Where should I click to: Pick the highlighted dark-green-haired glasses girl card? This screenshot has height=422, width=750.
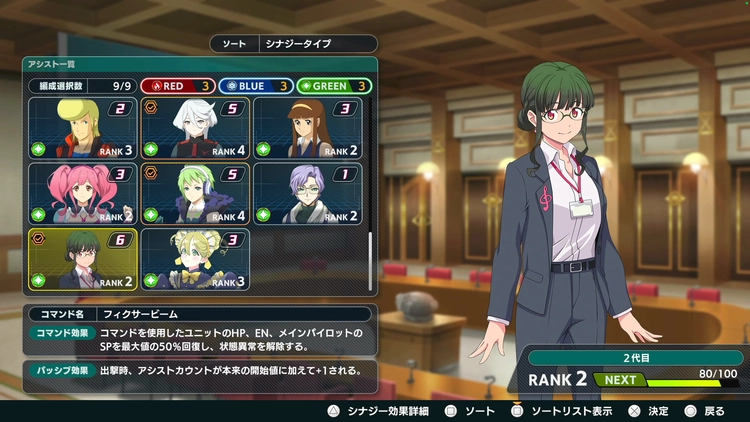[x=82, y=258]
